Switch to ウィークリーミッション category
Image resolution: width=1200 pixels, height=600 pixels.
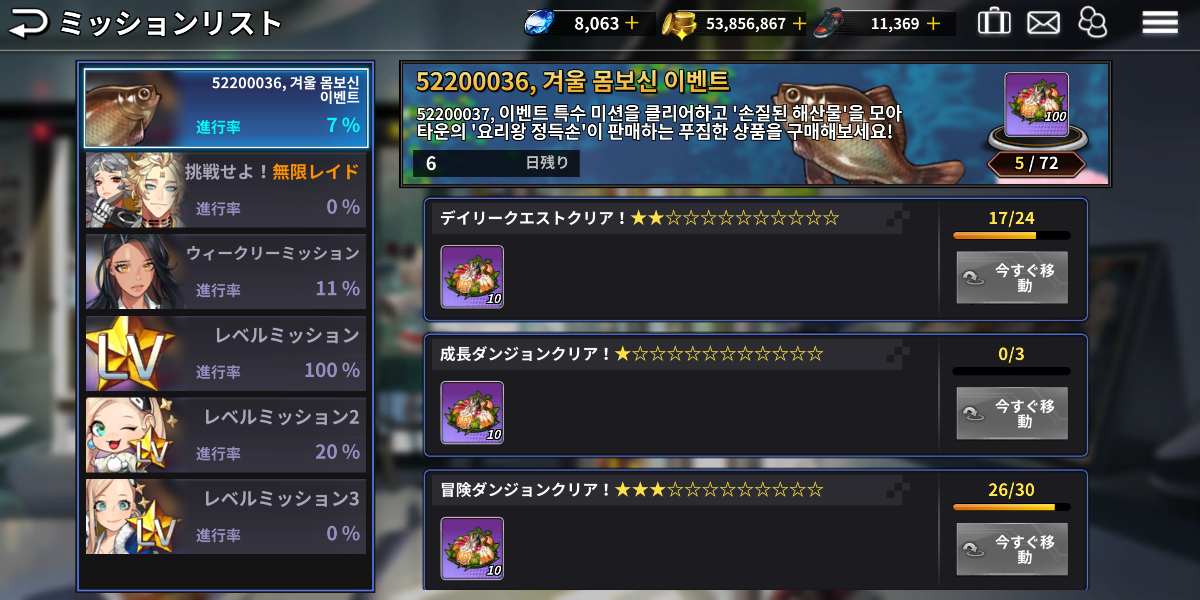225,272
